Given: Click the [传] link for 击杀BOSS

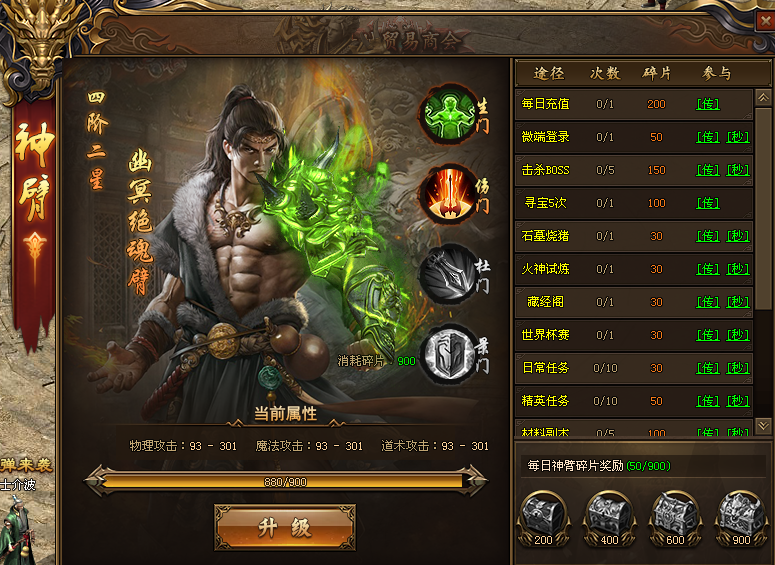Looking at the screenshot, I should click(x=708, y=170).
